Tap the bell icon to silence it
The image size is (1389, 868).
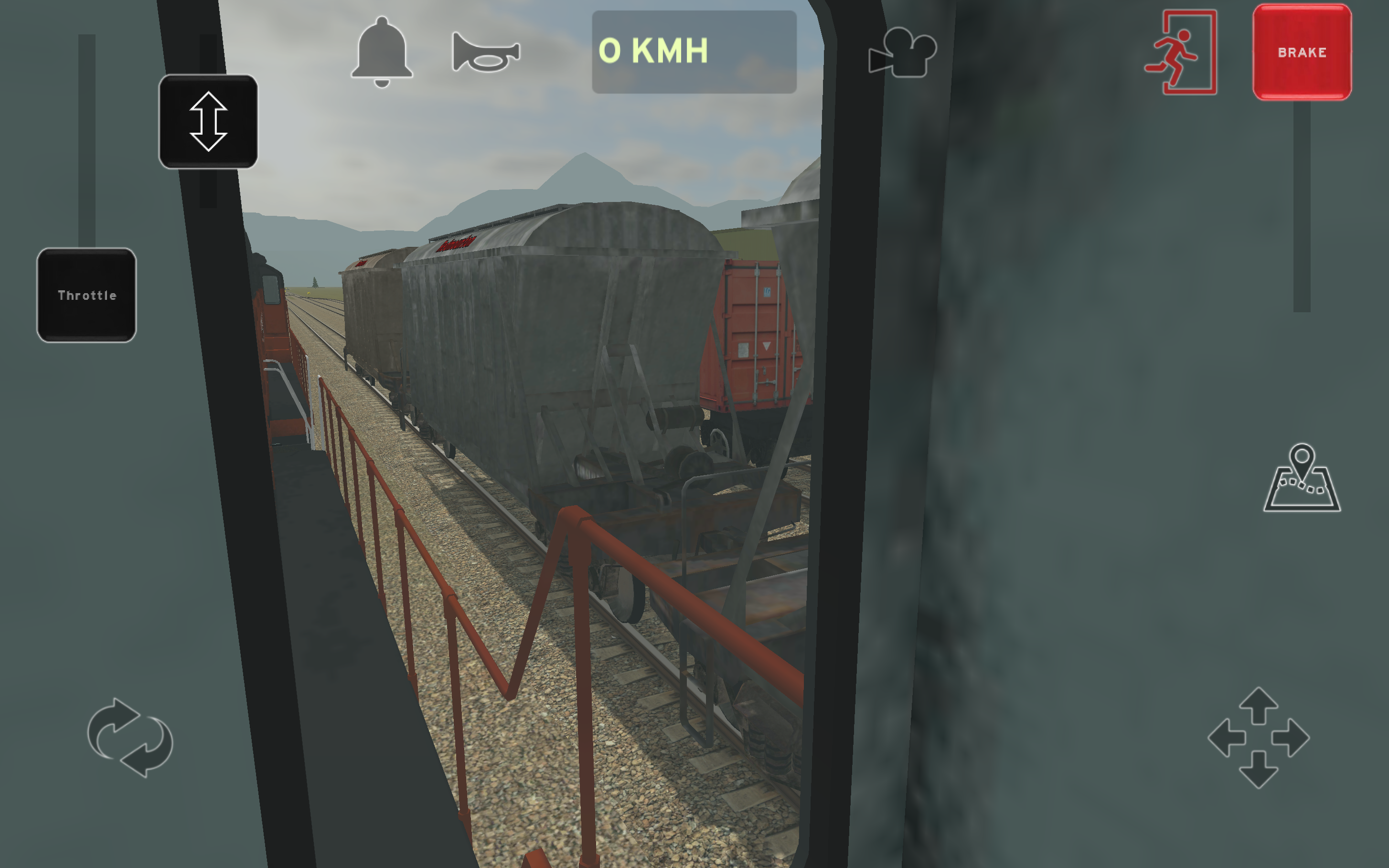coord(382,52)
